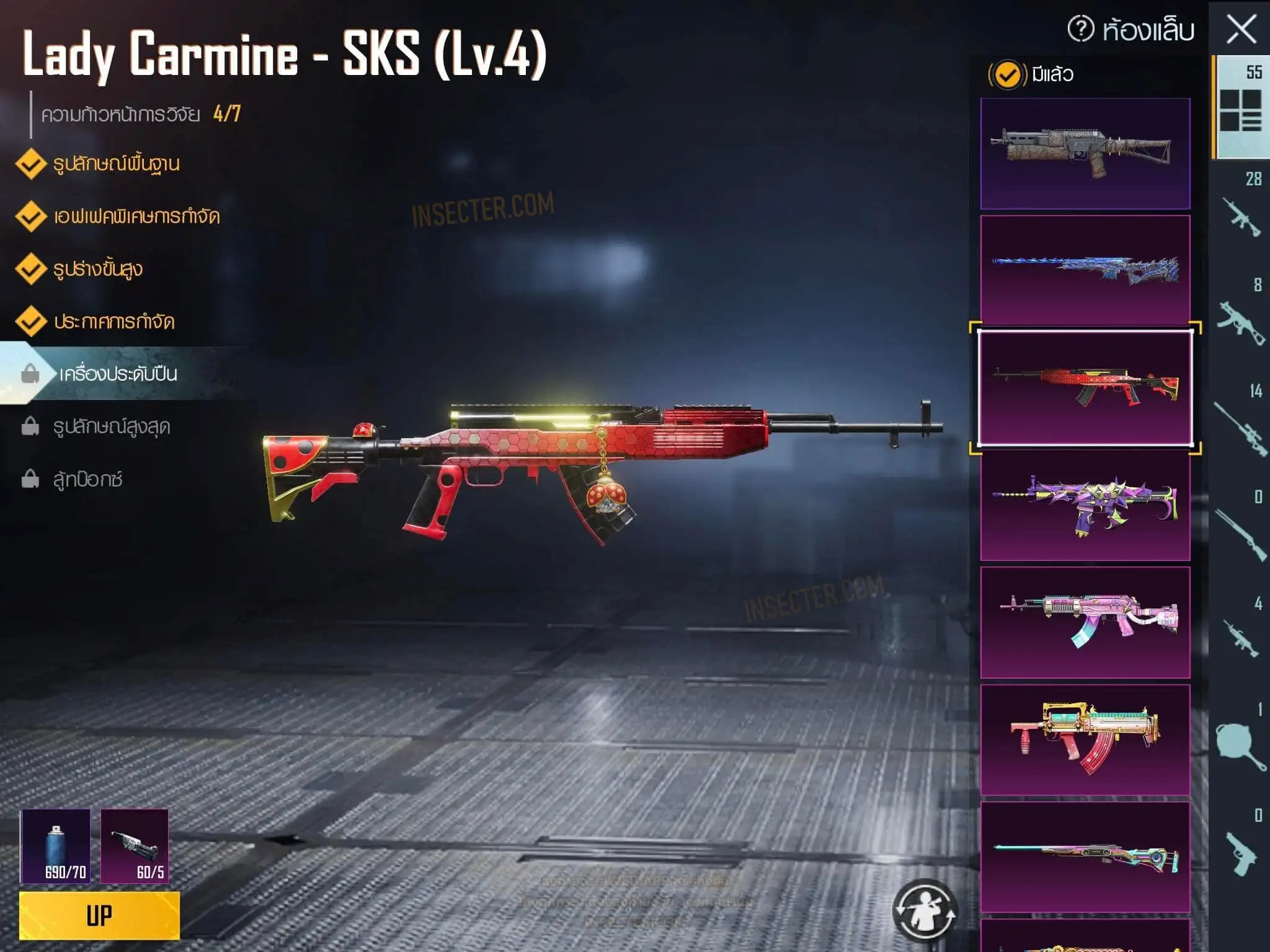Tap the character rotate view icon

coord(925,910)
